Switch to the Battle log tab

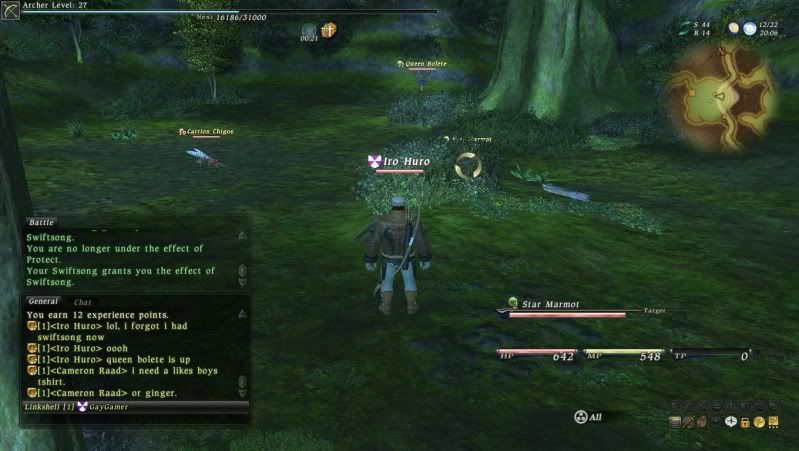pyautogui.click(x=42, y=222)
